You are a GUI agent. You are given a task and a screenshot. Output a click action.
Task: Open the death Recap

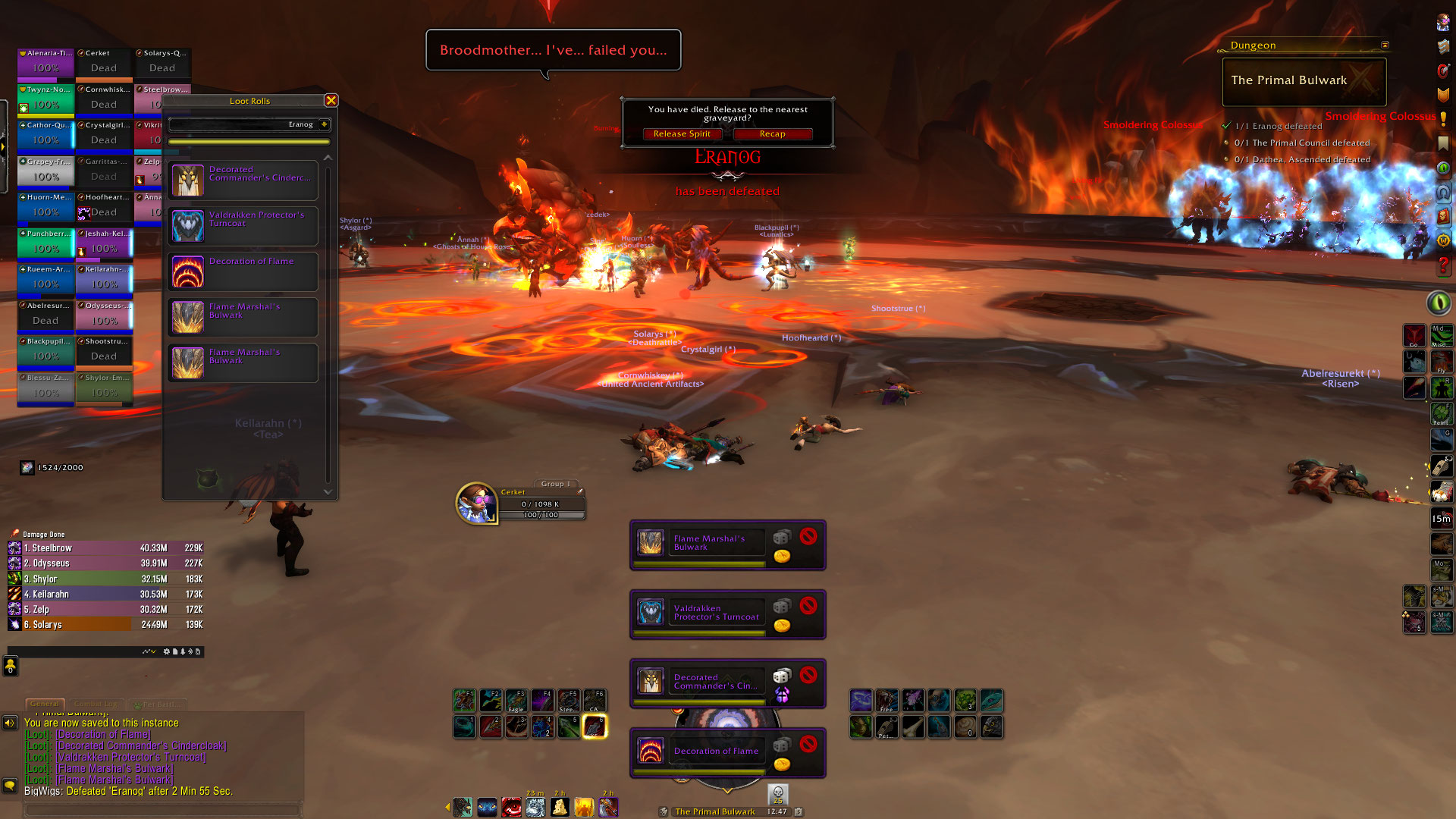[x=772, y=134]
